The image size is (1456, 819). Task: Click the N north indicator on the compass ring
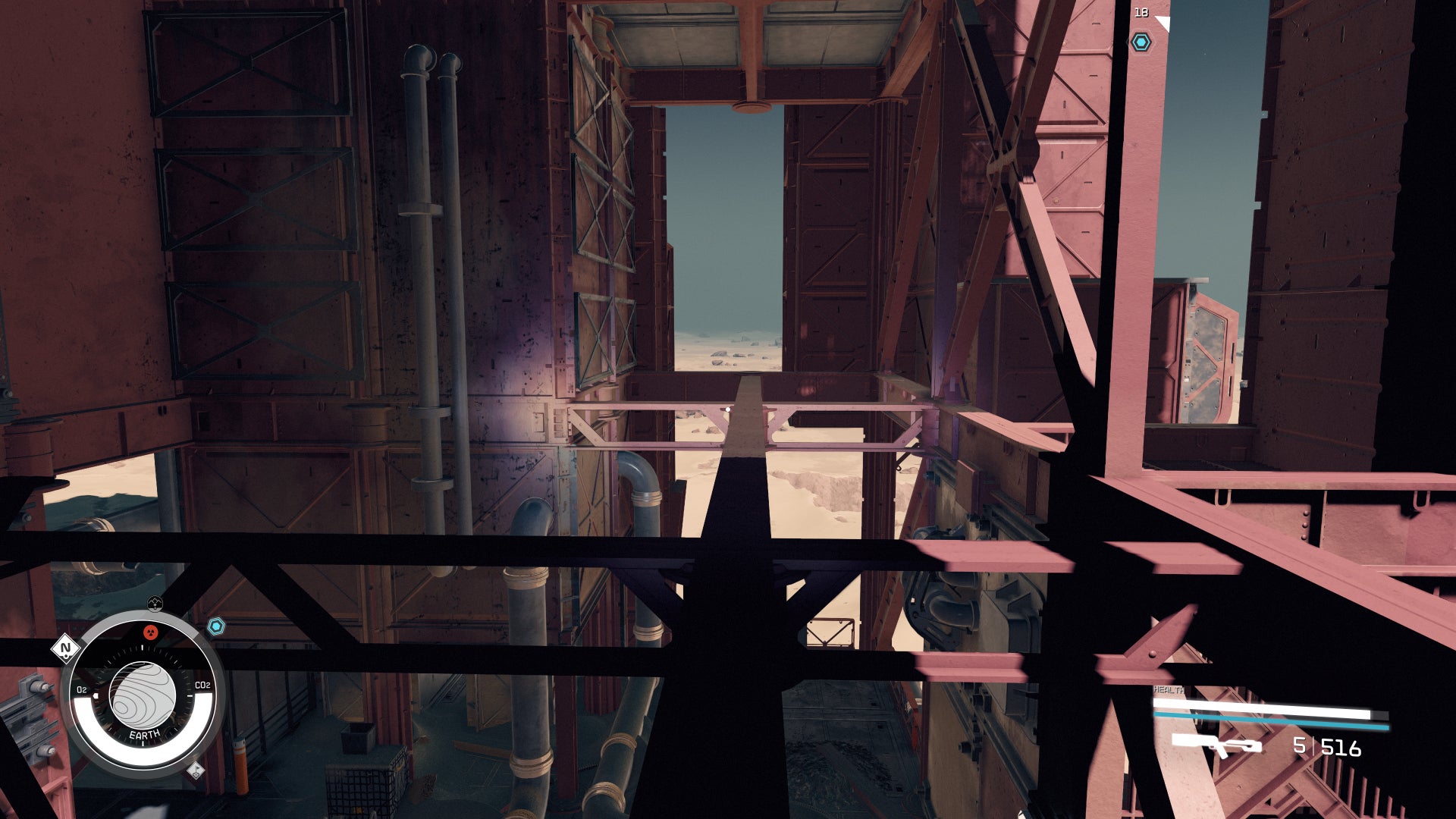pyautogui.click(x=65, y=649)
